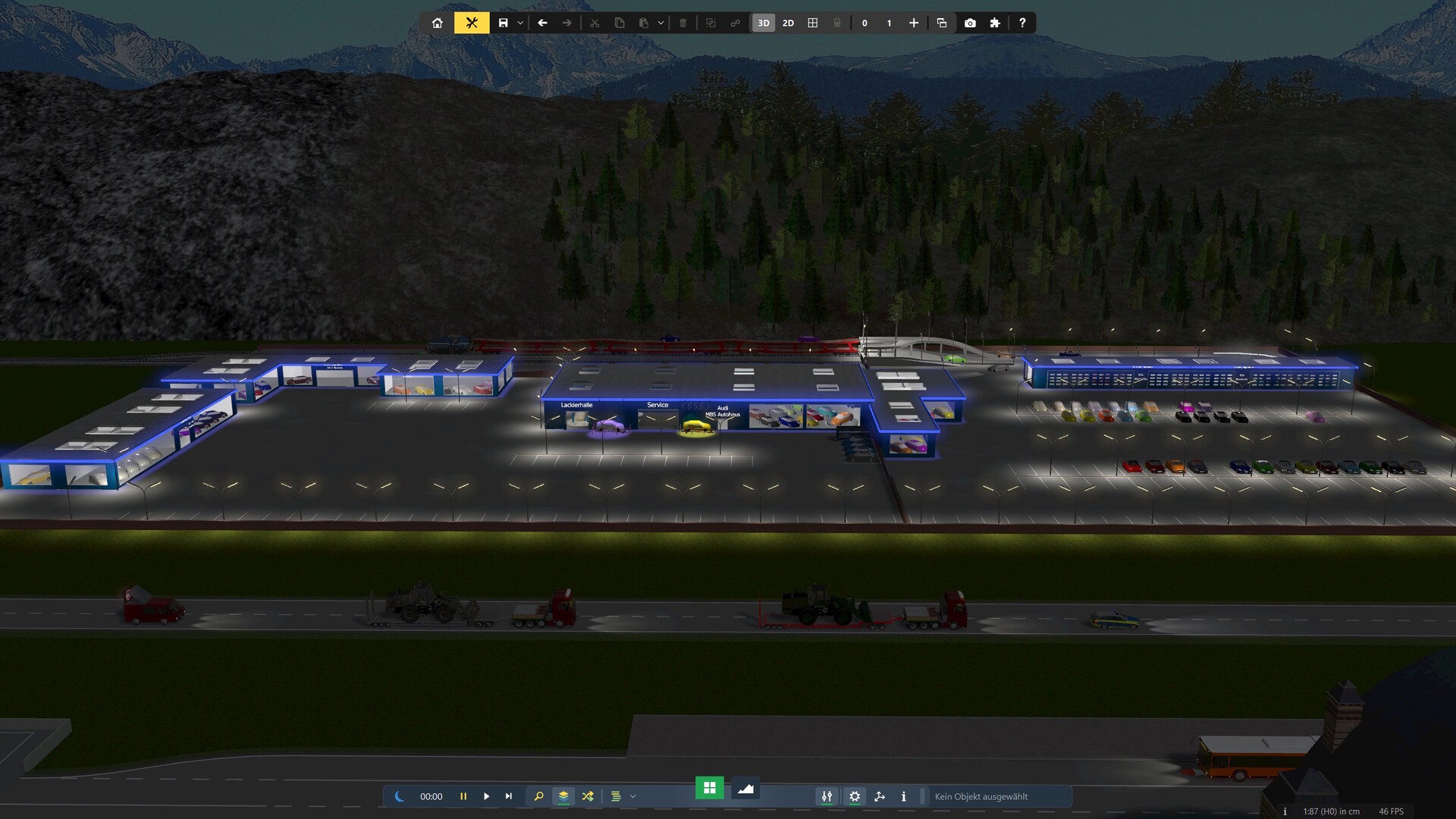Save the layout with the floppy disk icon
1456x819 pixels.
pyautogui.click(x=503, y=23)
